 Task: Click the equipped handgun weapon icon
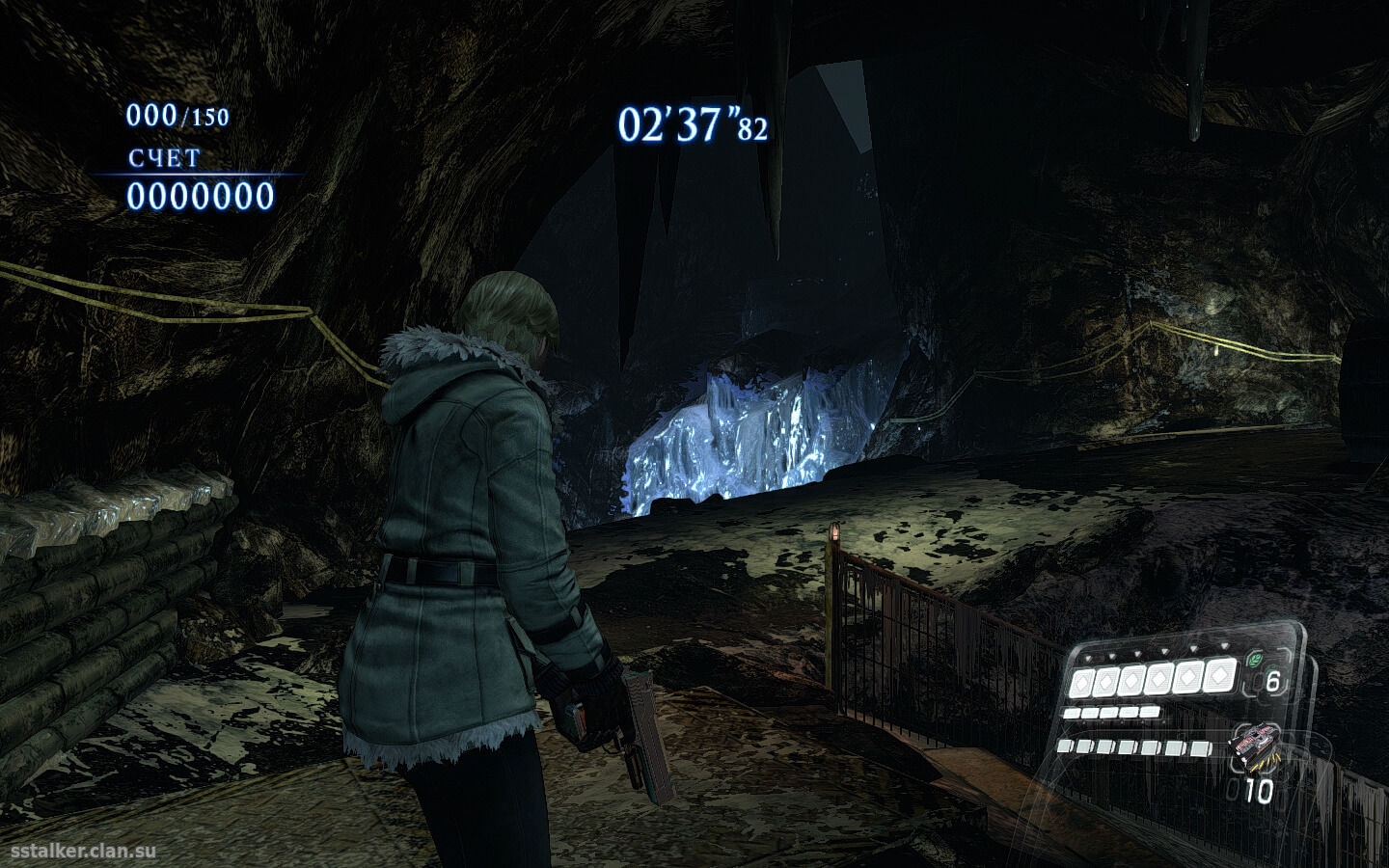(x=1257, y=746)
